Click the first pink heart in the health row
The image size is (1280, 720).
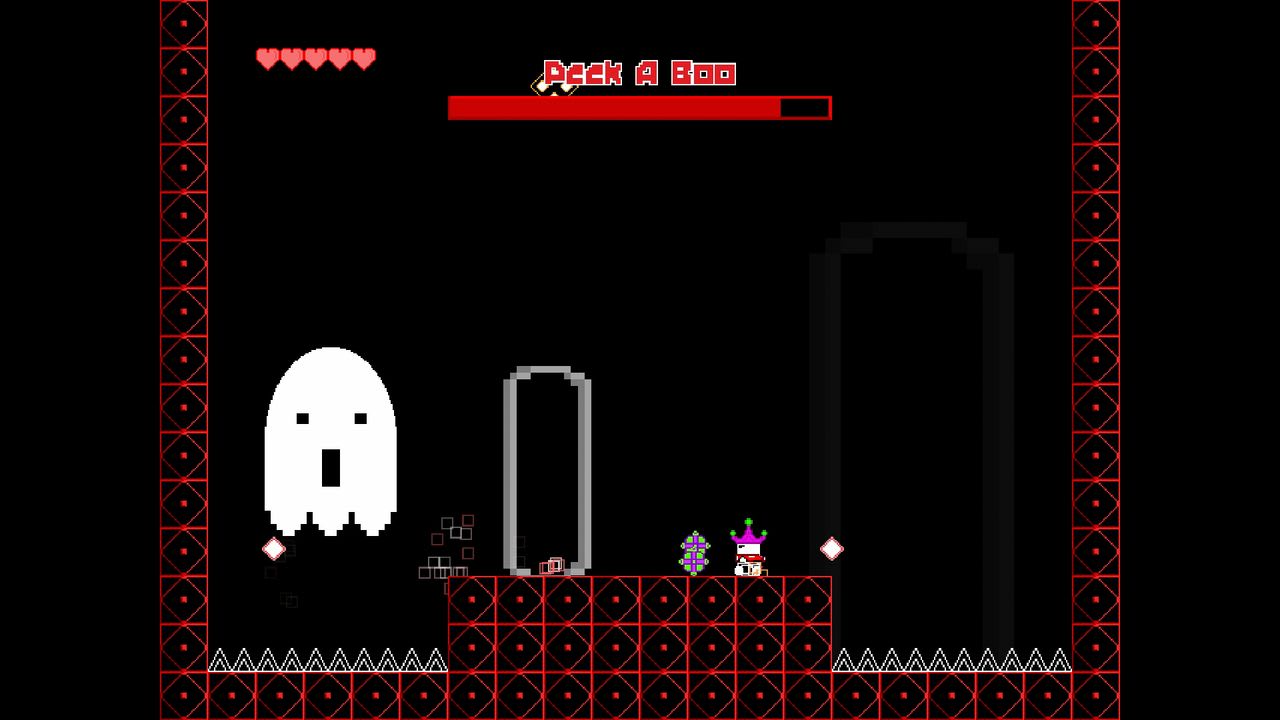266,57
